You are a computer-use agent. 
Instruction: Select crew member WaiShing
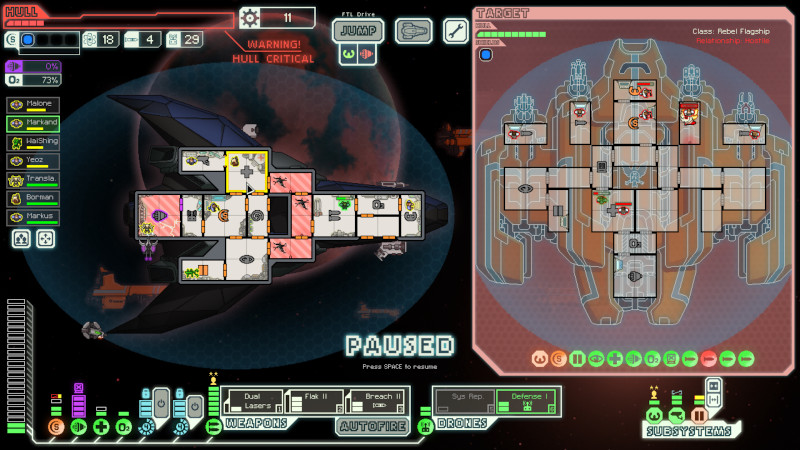pos(33,142)
